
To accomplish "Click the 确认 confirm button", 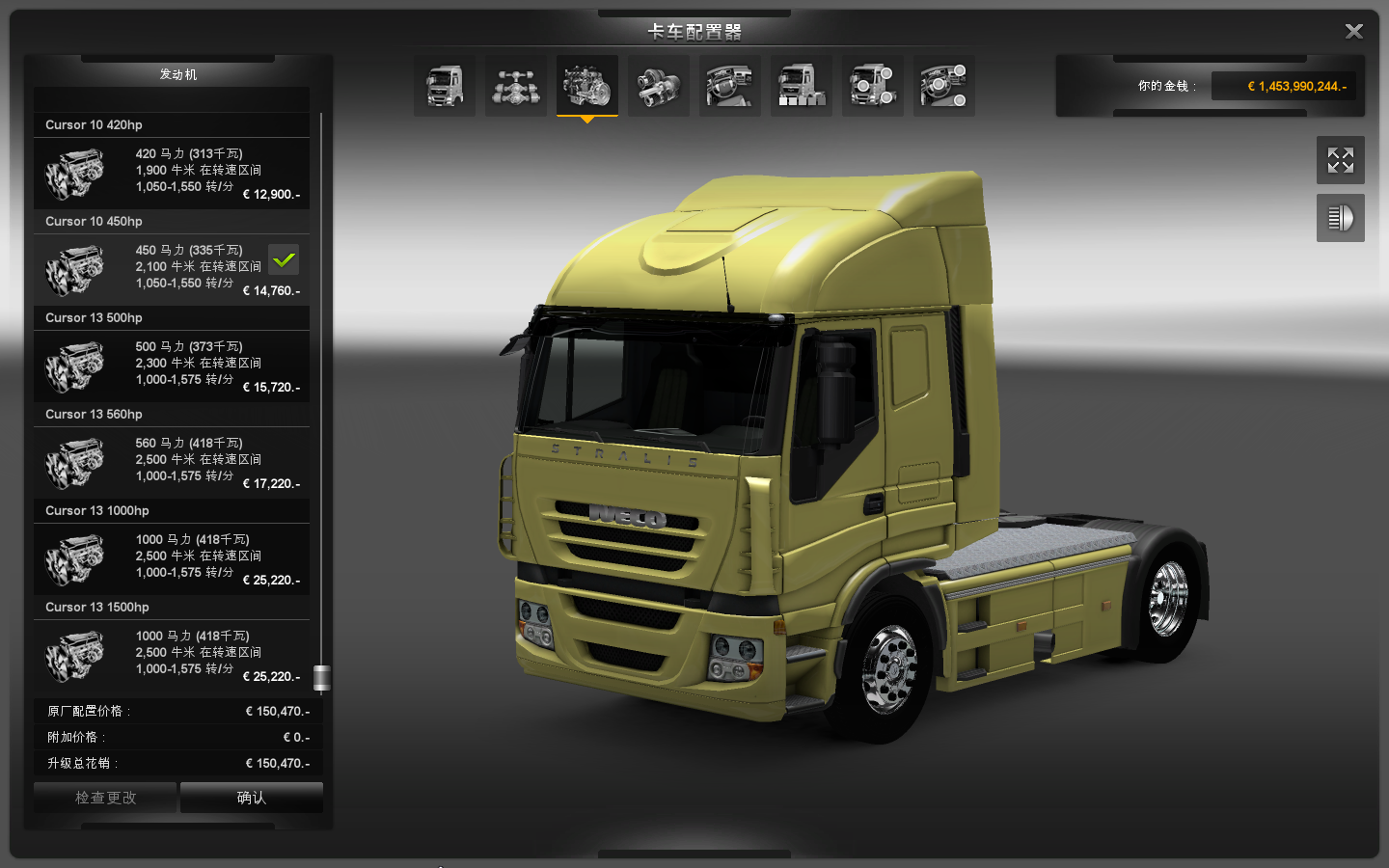I will tap(251, 798).
